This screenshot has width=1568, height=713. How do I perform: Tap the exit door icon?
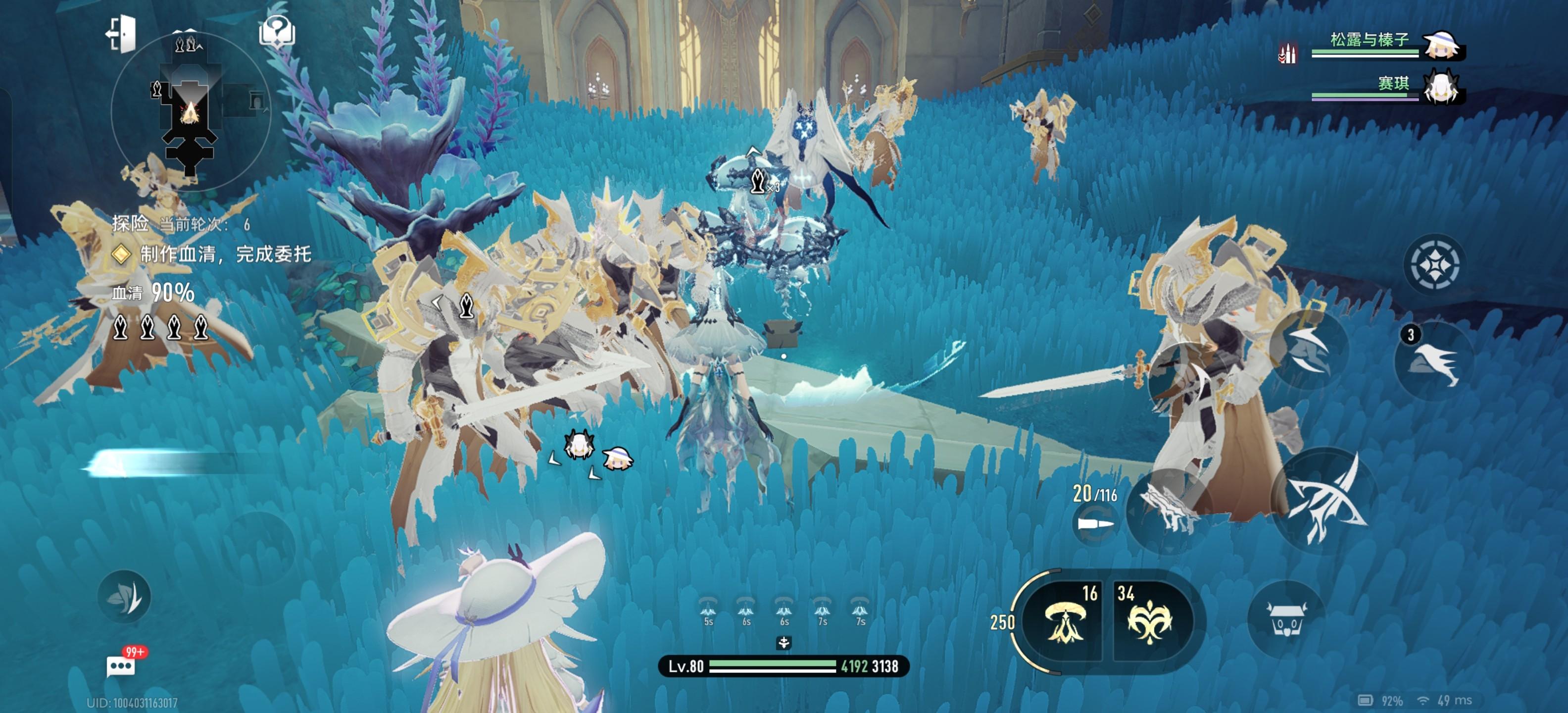click(122, 34)
